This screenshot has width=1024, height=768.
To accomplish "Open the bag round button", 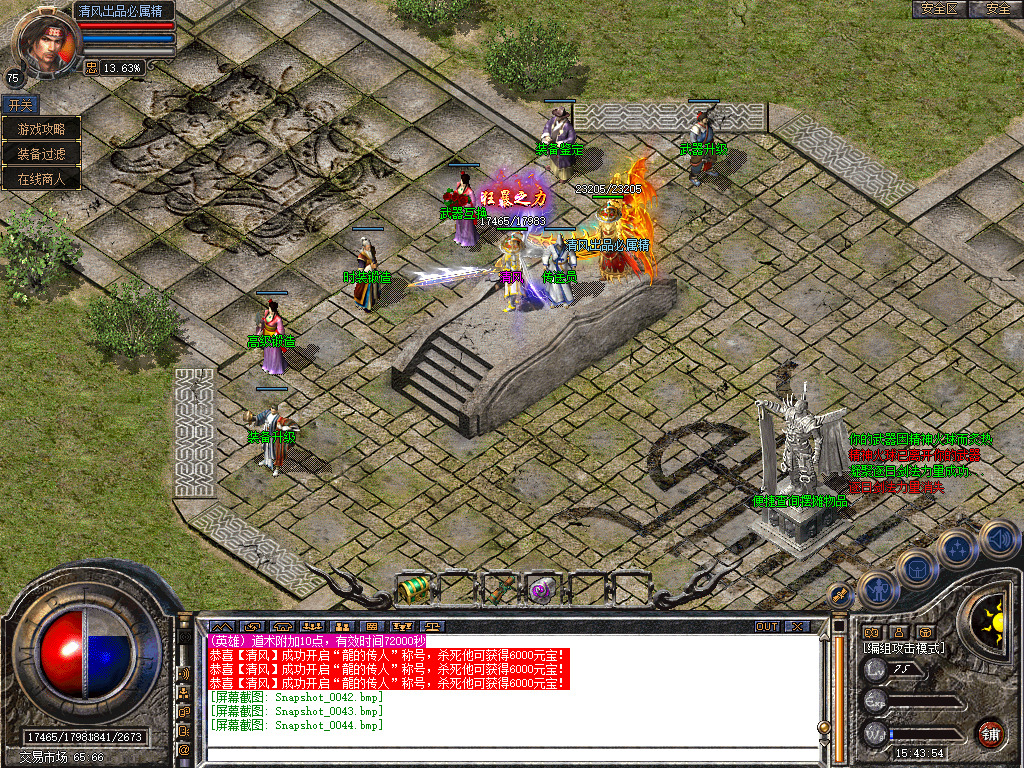I will [x=916, y=570].
